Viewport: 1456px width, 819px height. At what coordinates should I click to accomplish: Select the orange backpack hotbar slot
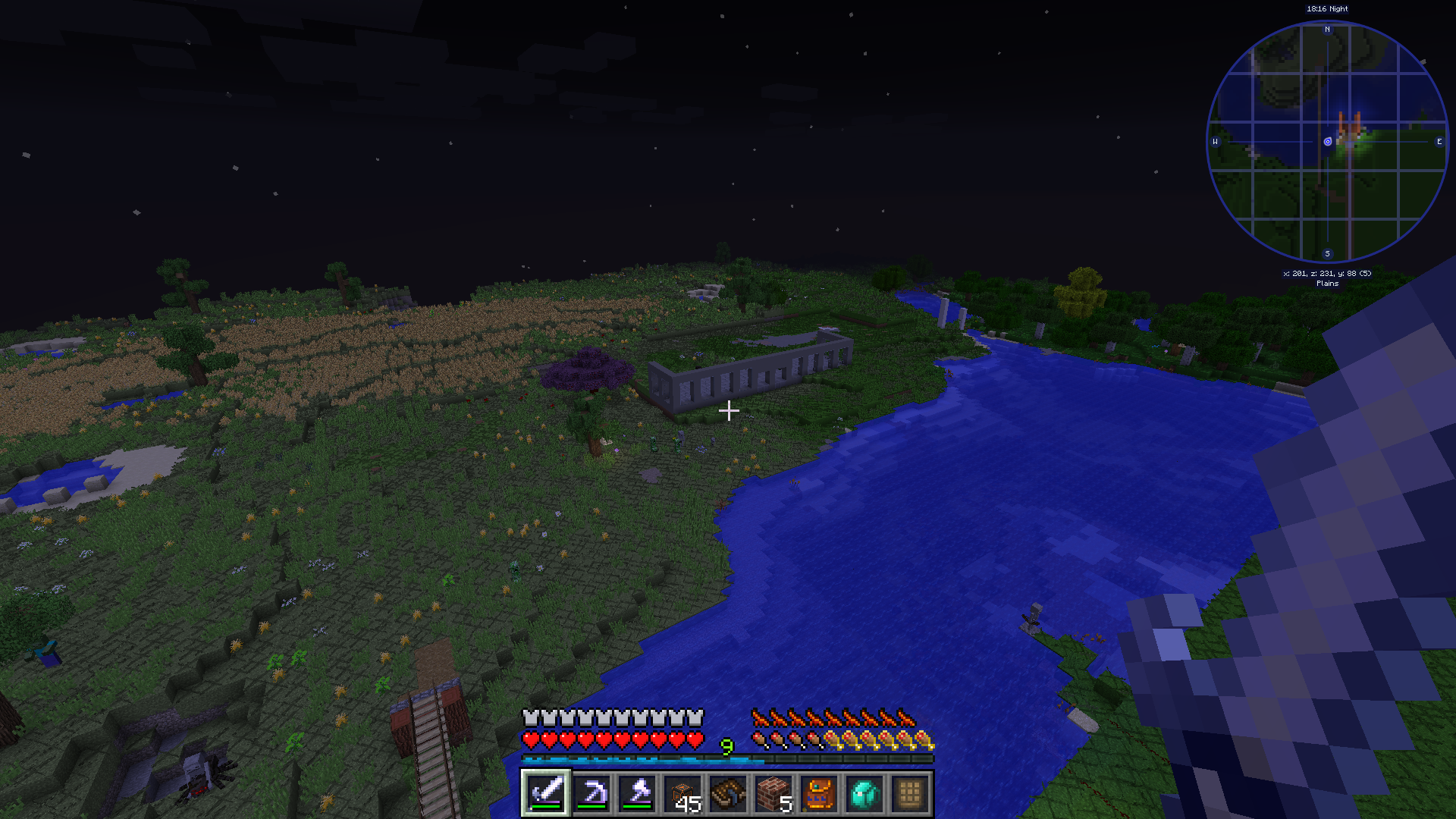[819, 793]
